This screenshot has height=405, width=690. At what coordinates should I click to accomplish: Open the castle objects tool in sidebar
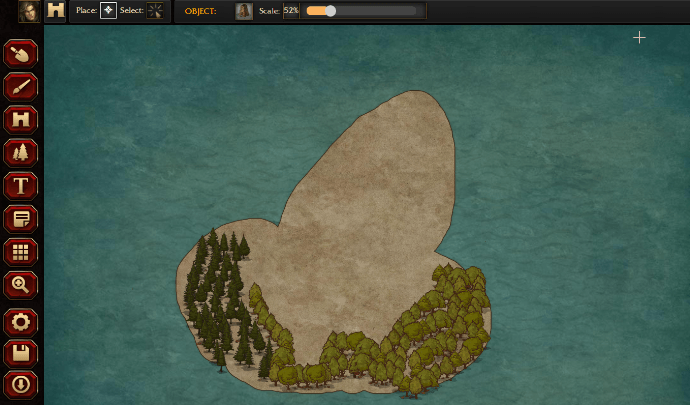click(x=20, y=120)
